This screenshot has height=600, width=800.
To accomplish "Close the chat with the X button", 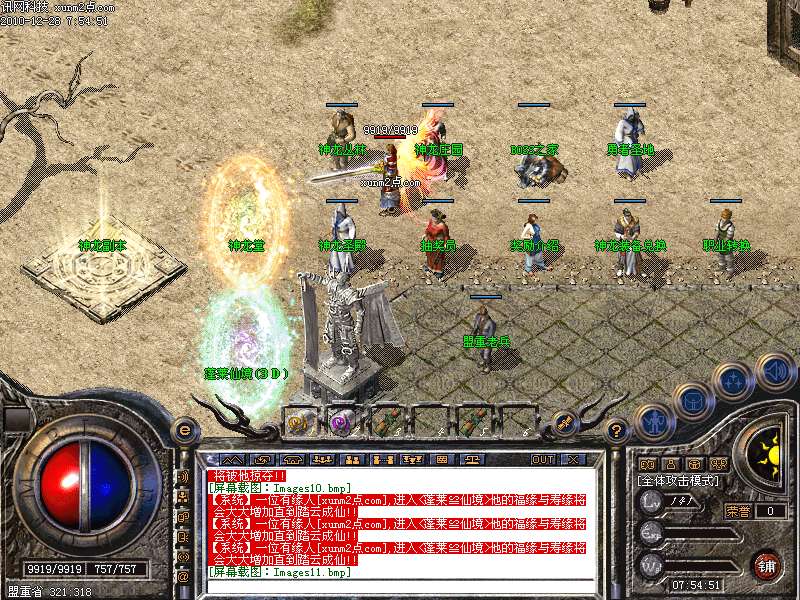I will click(573, 460).
